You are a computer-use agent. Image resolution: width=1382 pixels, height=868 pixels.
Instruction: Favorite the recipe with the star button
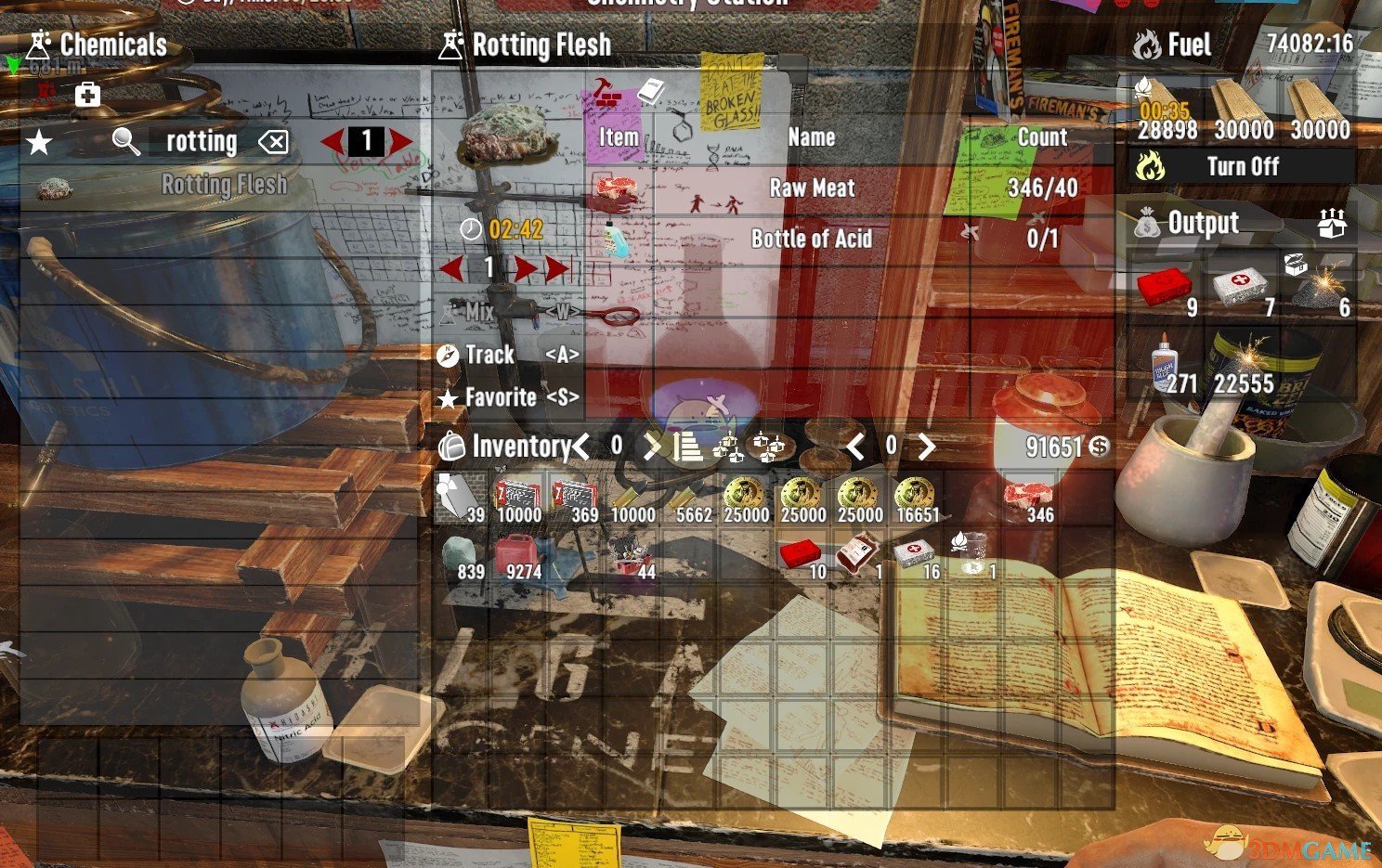tap(449, 397)
